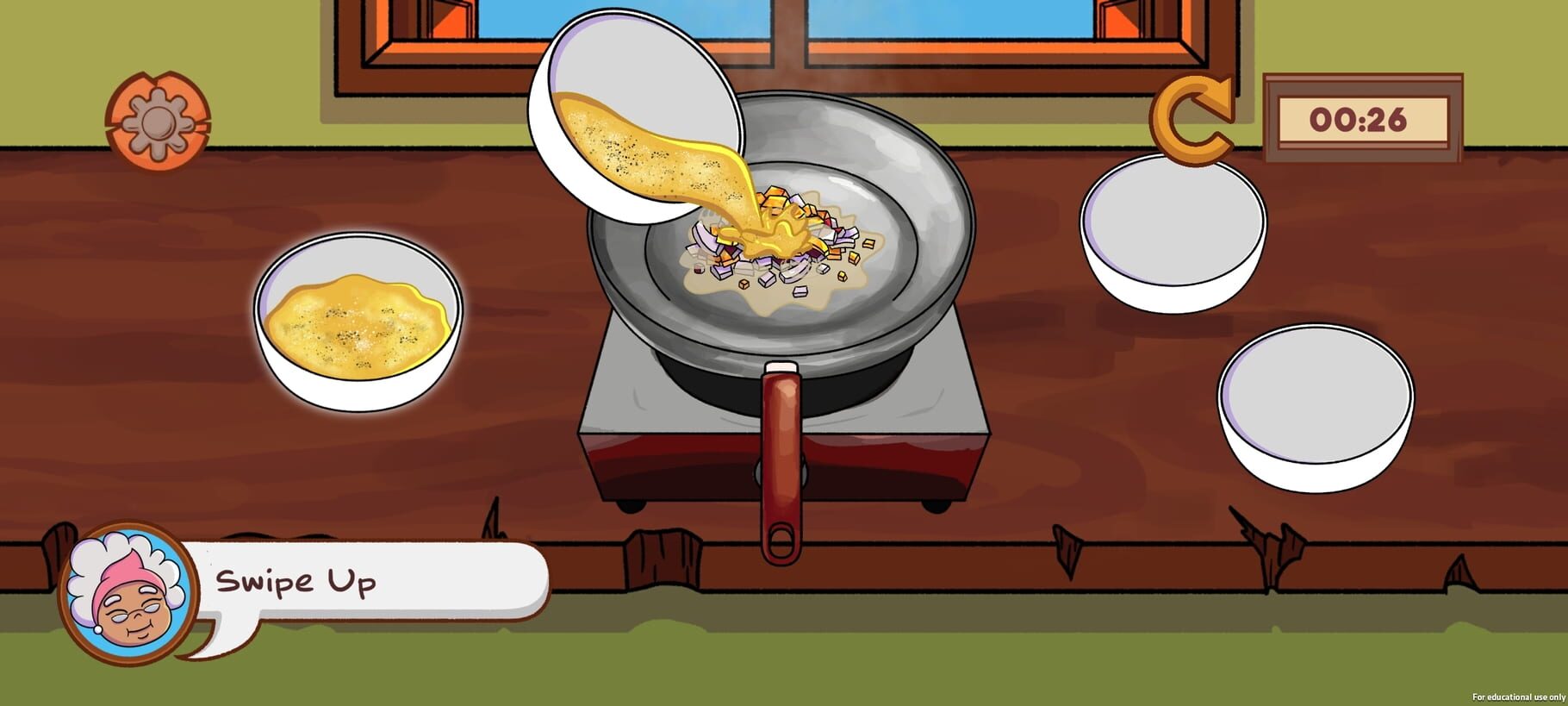The width and height of the screenshot is (1568, 706).
Task: Open the settings gear icon
Action: click(158, 121)
